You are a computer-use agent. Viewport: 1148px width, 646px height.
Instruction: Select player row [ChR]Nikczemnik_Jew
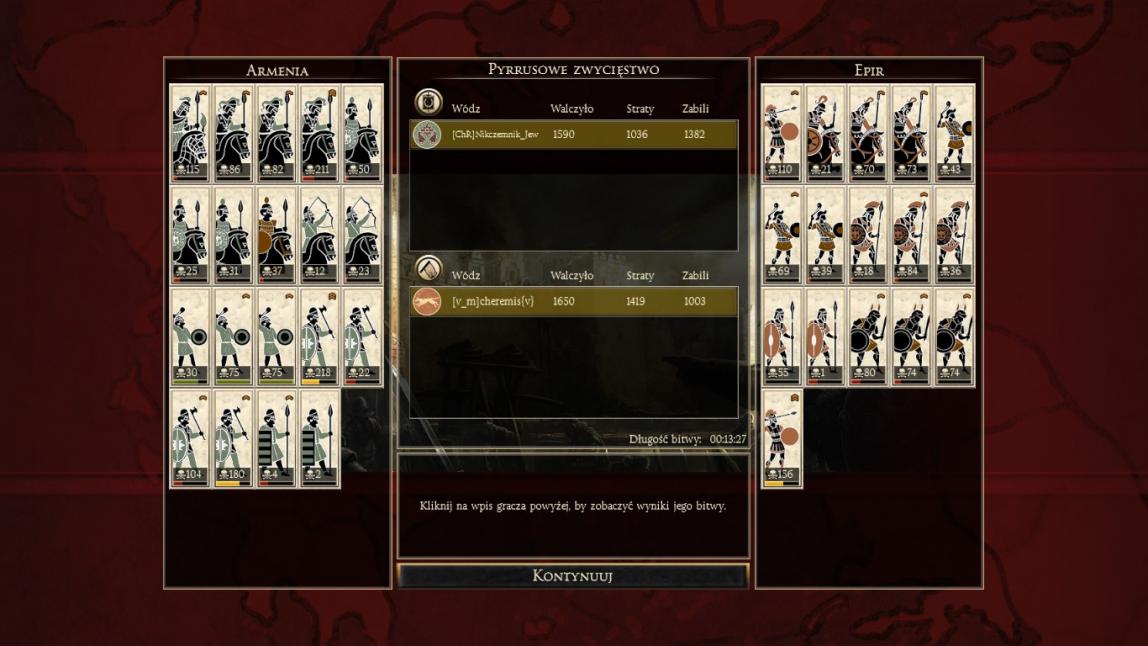573,134
